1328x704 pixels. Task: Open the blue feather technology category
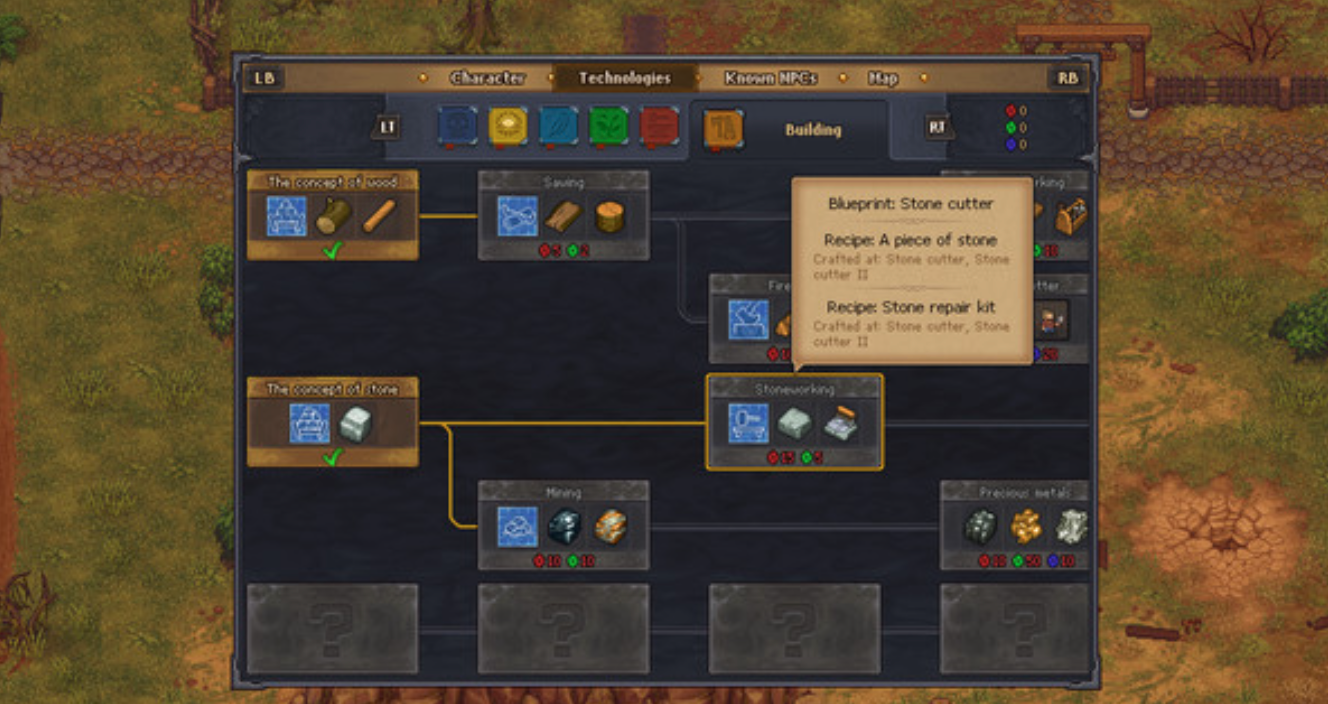click(x=558, y=127)
